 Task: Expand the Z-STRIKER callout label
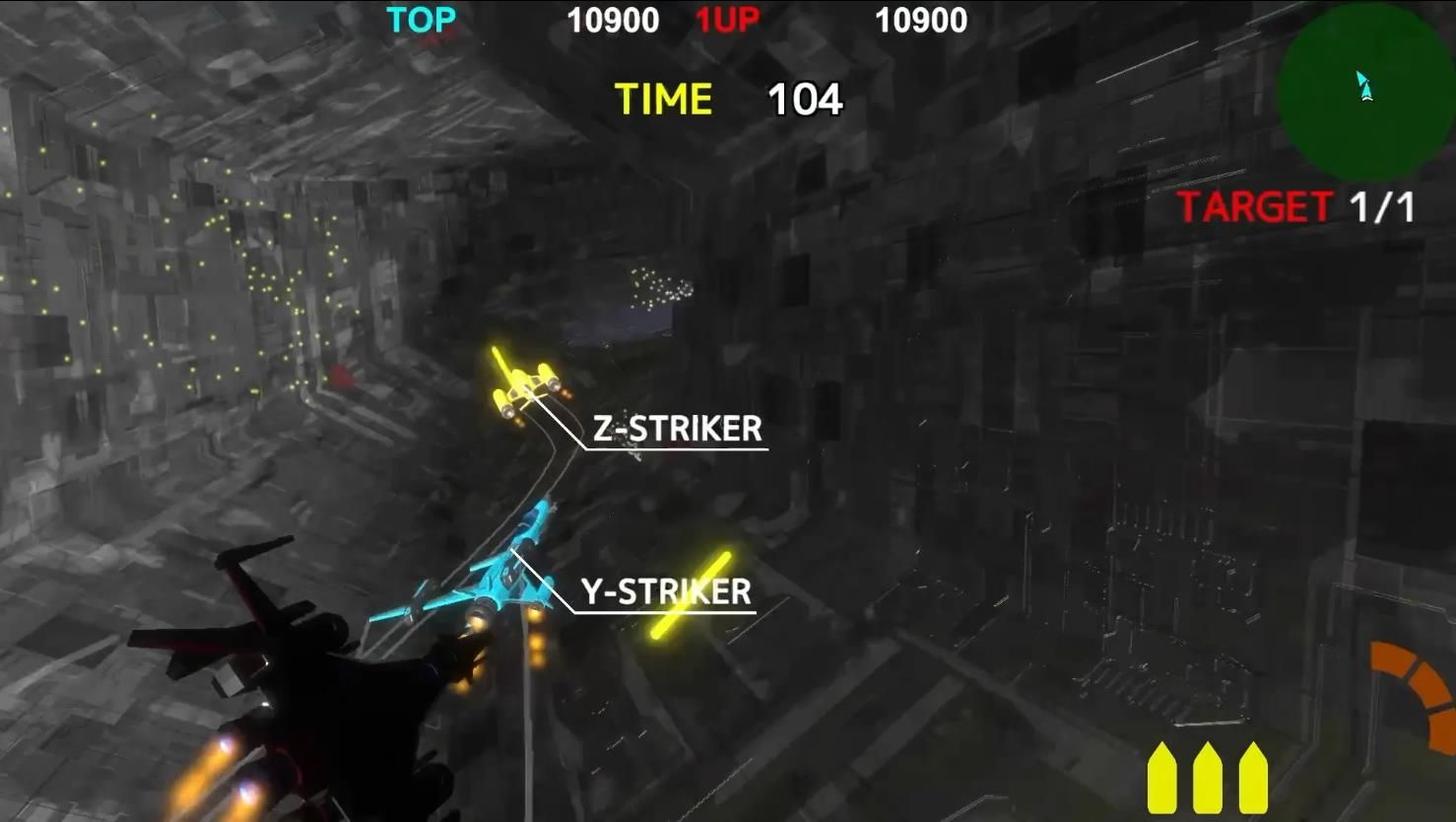pos(675,428)
